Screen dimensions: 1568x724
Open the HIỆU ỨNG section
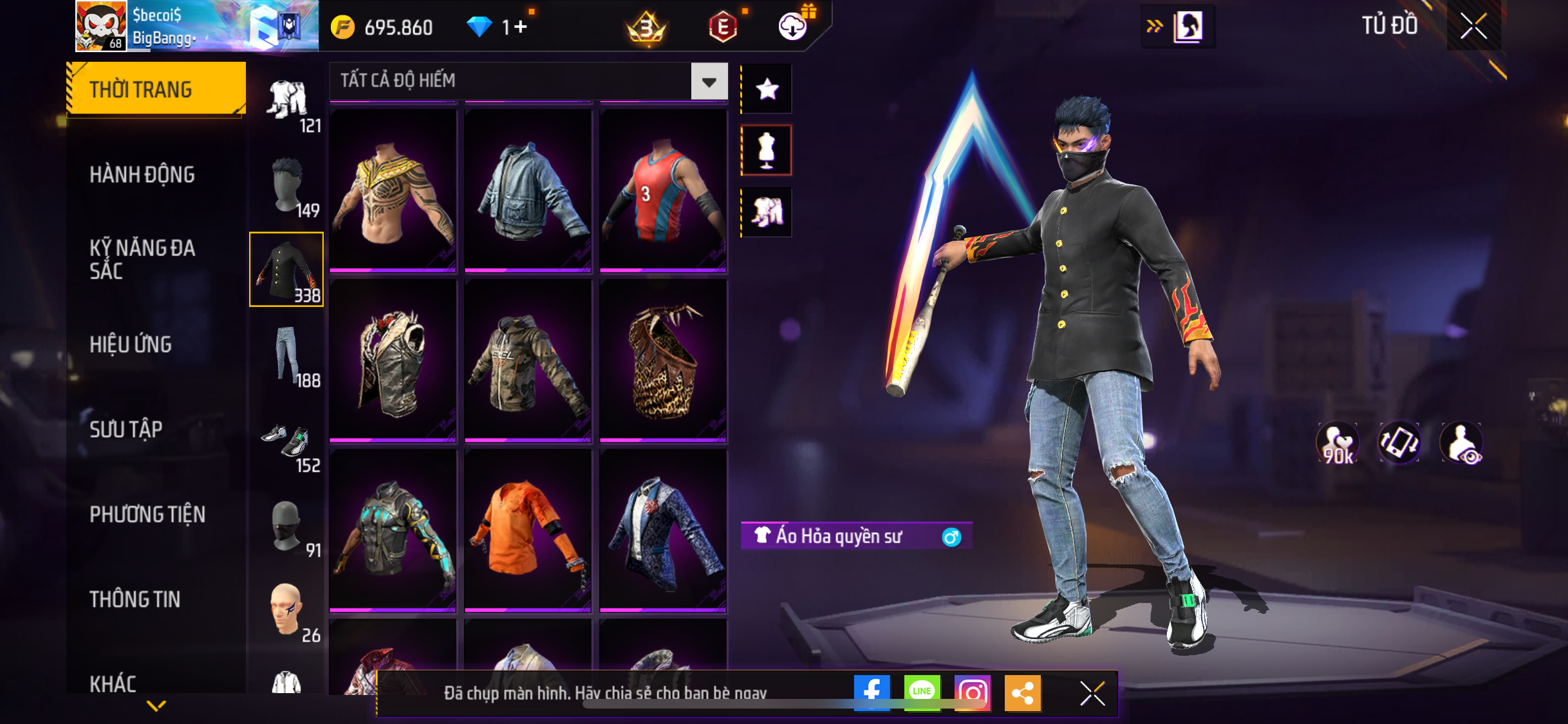pyautogui.click(x=131, y=344)
